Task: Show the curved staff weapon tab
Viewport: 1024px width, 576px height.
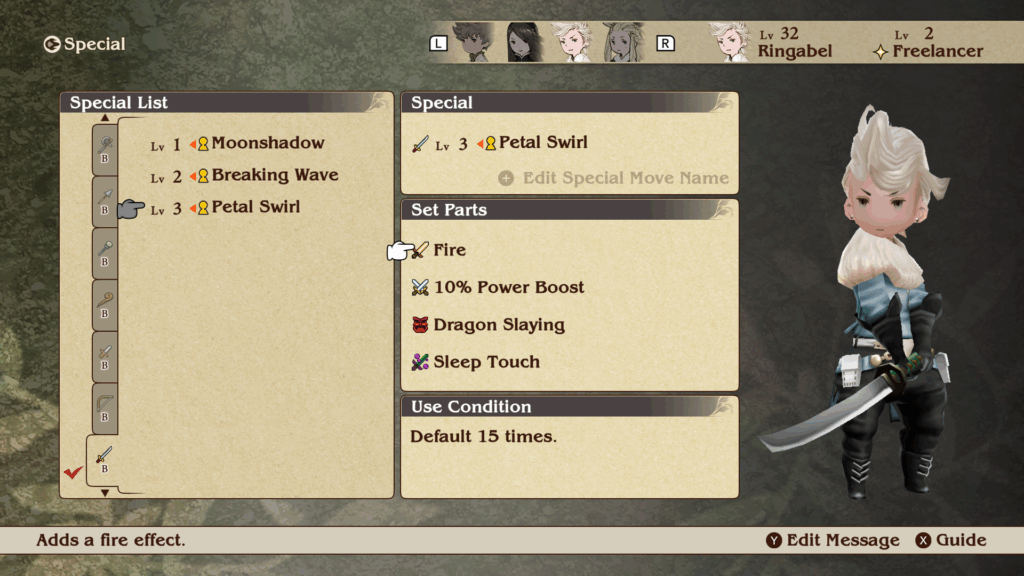Action: [x=105, y=304]
